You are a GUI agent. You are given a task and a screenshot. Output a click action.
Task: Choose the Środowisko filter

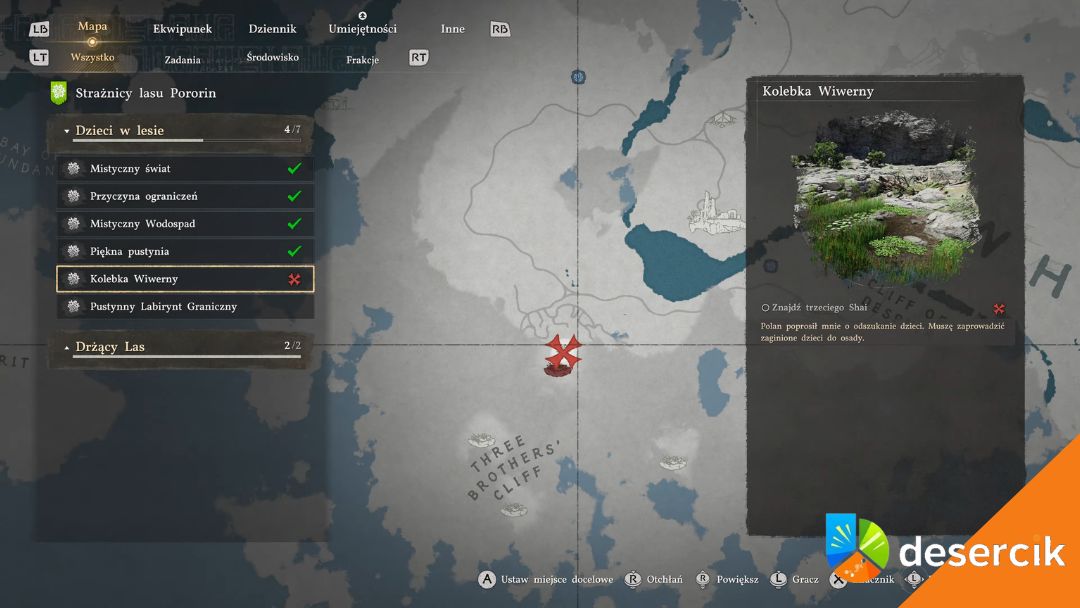click(272, 58)
